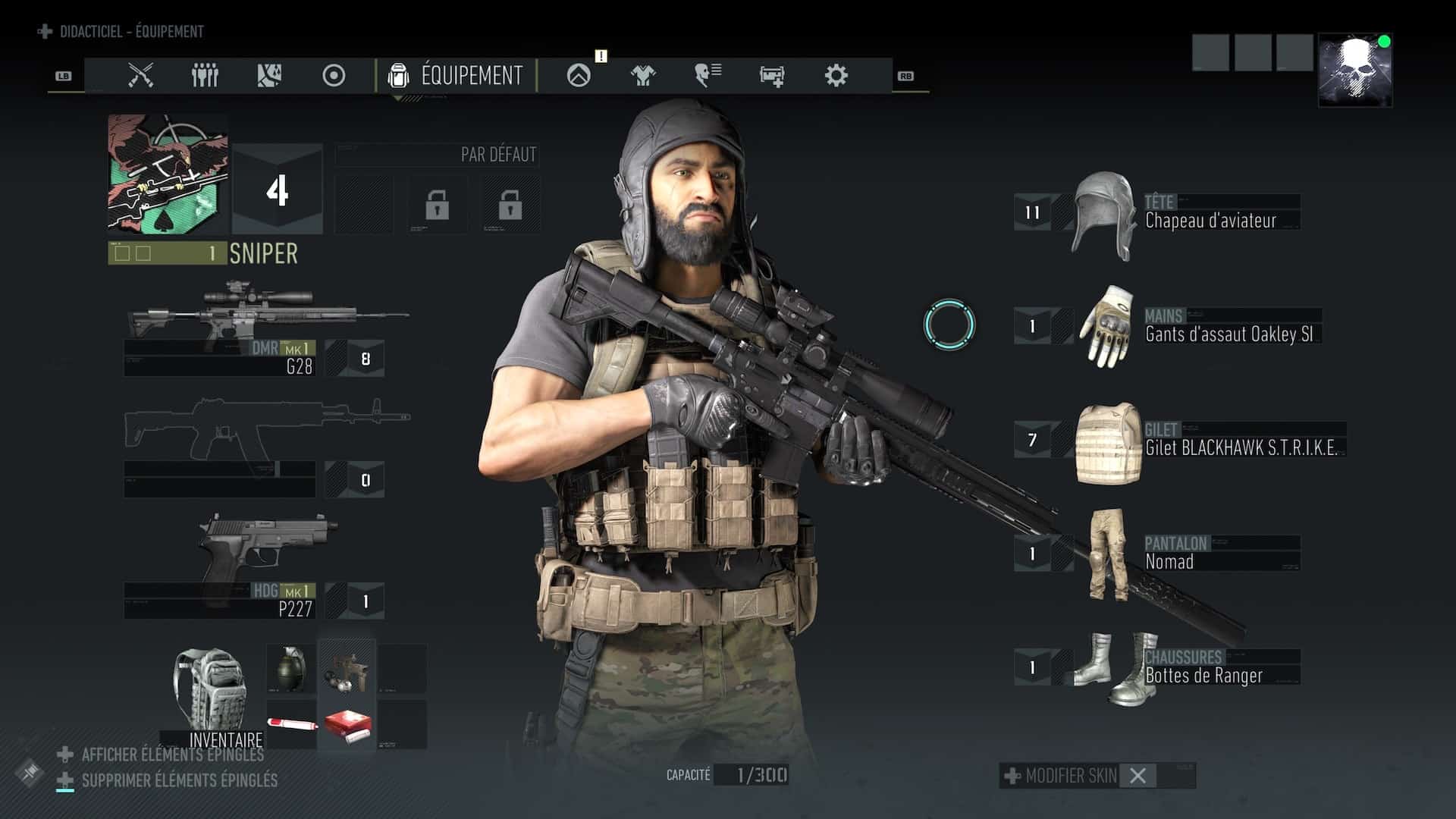Open the squad members tab
The height and width of the screenshot is (819, 1456).
(x=205, y=75)
